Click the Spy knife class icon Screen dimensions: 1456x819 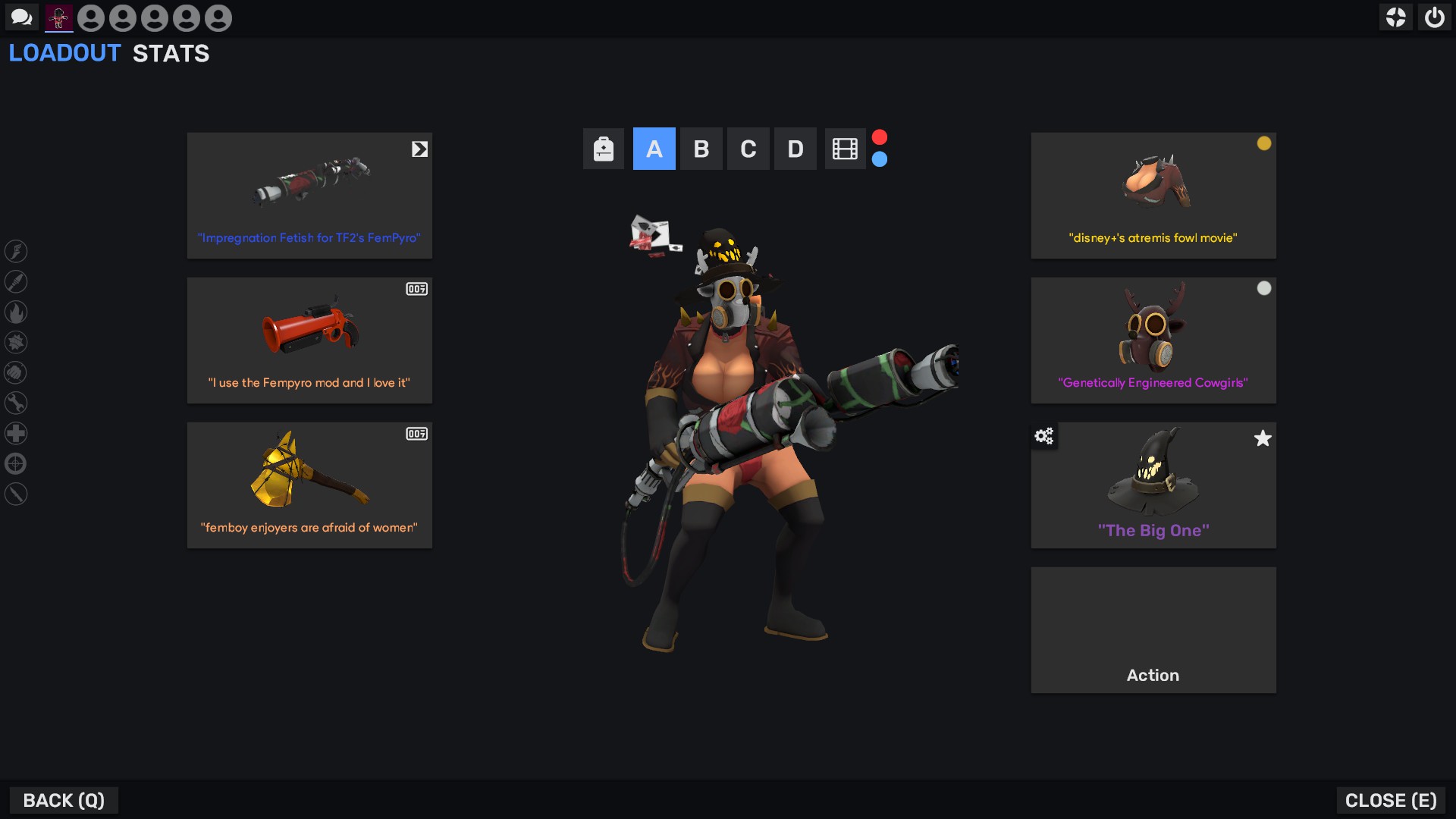tap(17, 494)
